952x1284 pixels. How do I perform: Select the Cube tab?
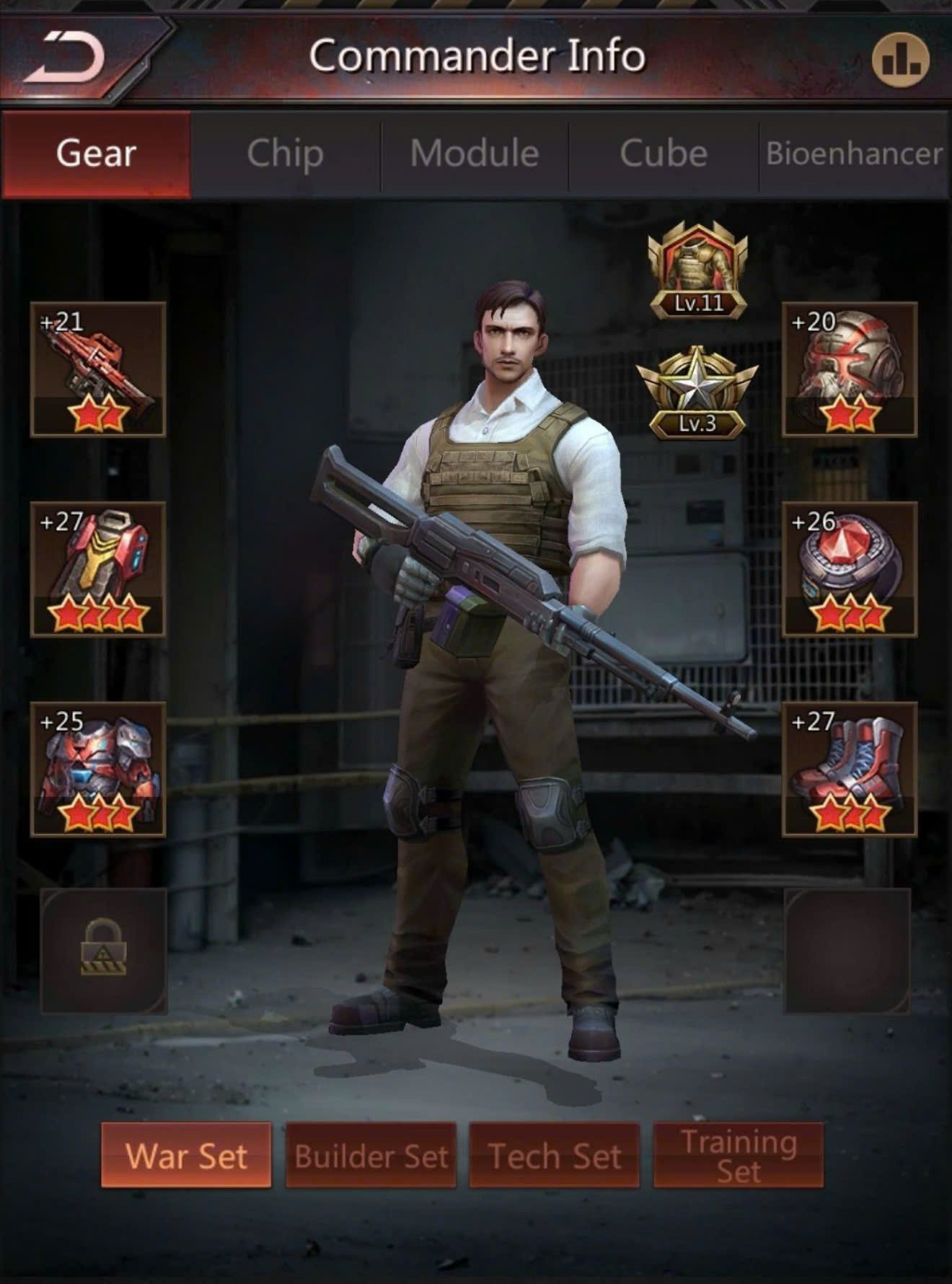[x=664, y=154]
